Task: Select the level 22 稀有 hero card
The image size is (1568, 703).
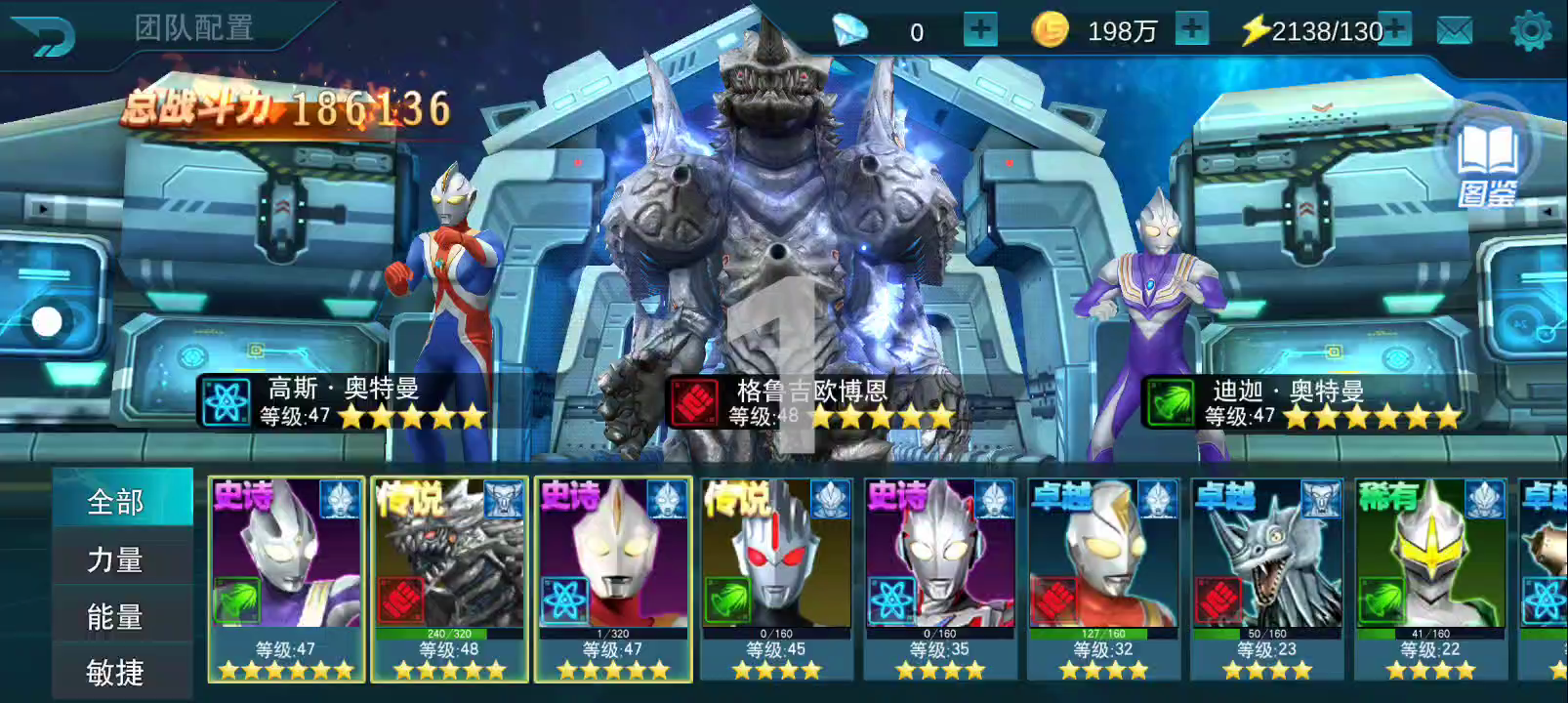Action: 1430,578
